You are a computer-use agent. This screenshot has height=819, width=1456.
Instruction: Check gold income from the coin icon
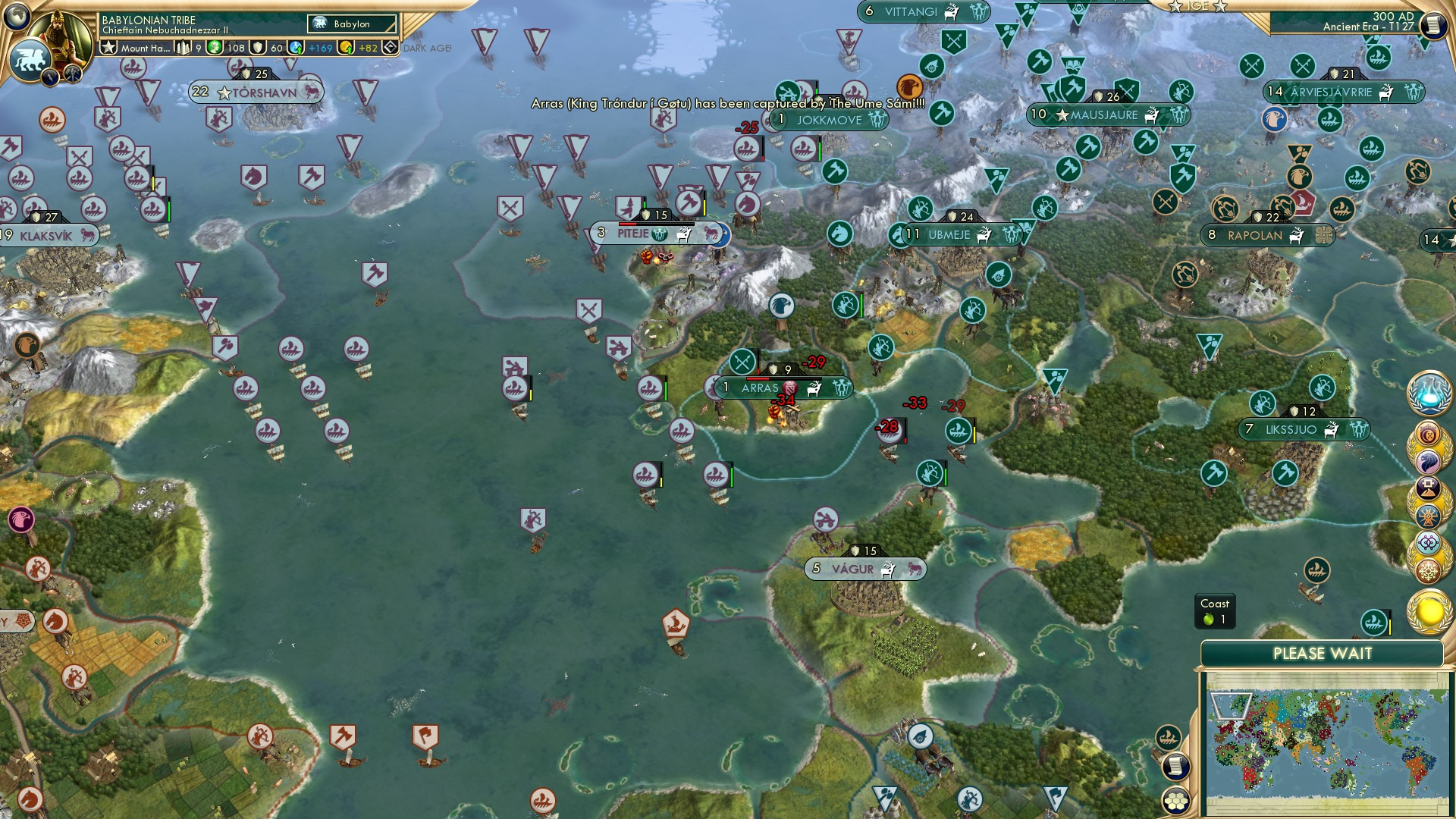click(346, 47)
